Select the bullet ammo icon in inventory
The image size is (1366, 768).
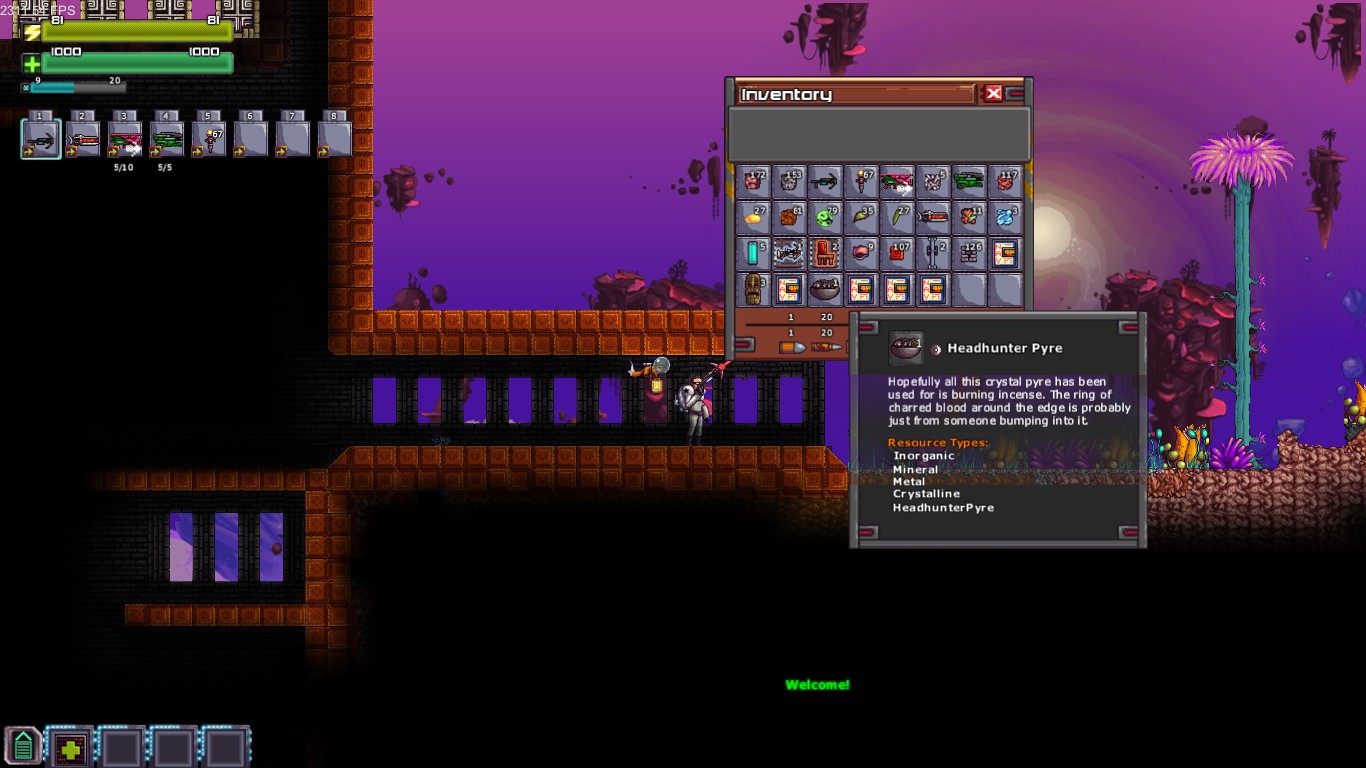coord(792,347)
